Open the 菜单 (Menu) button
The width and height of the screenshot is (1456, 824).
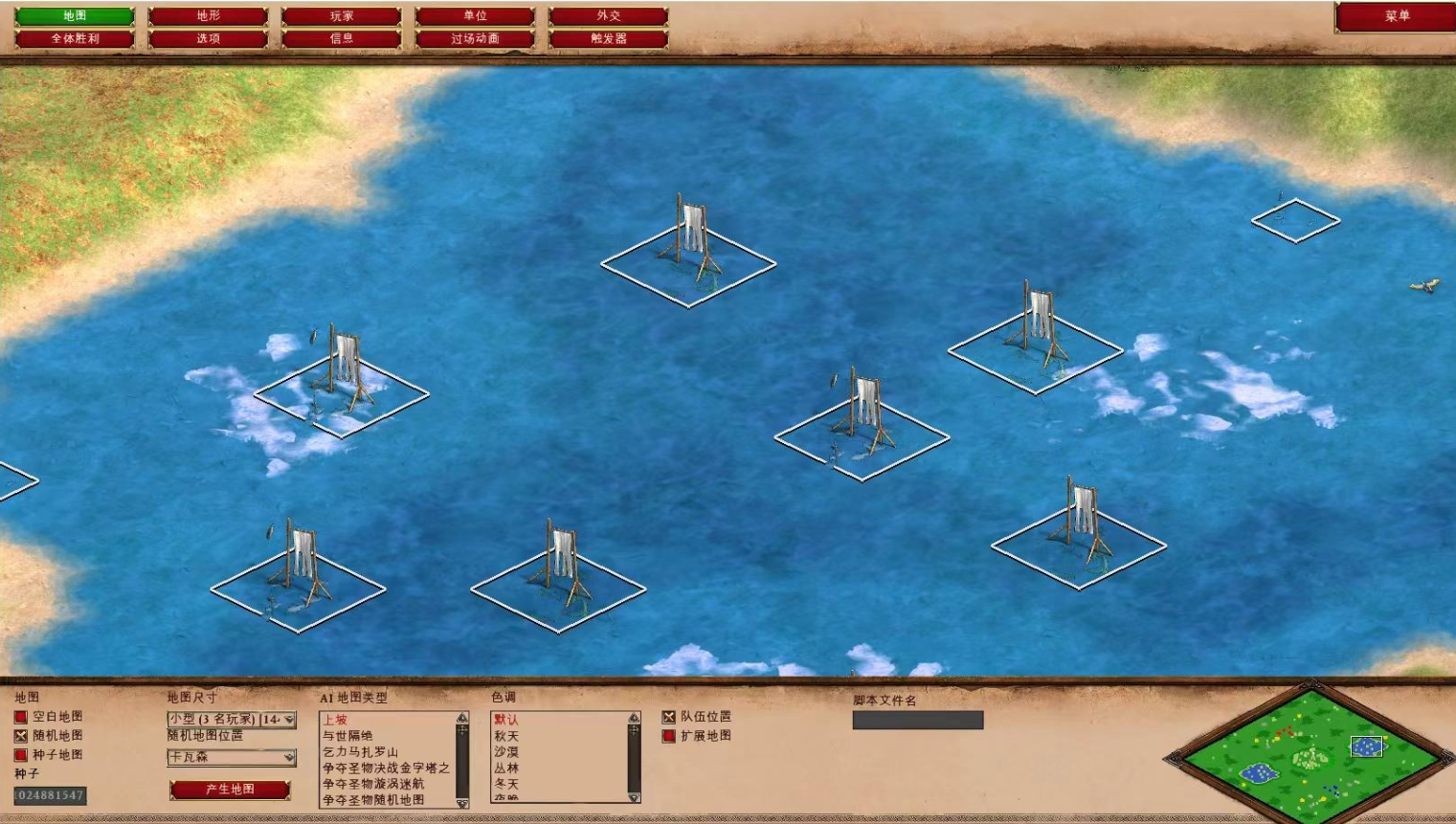[1396, 16]
